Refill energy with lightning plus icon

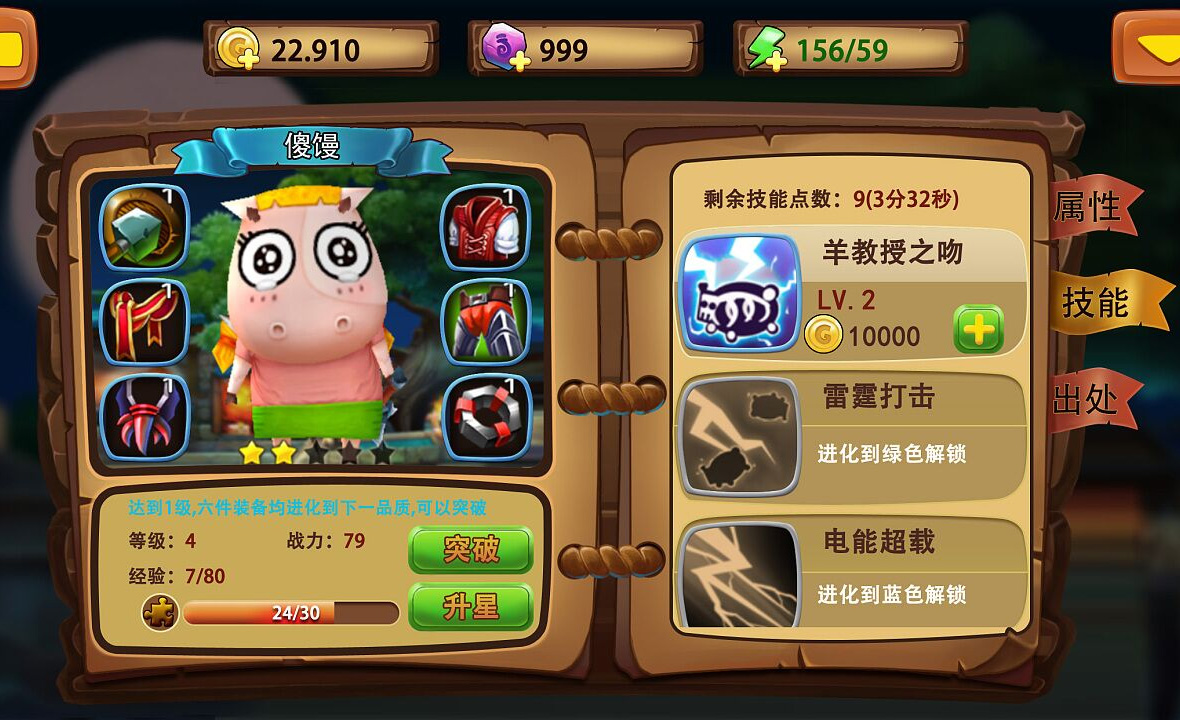point(766,49)
